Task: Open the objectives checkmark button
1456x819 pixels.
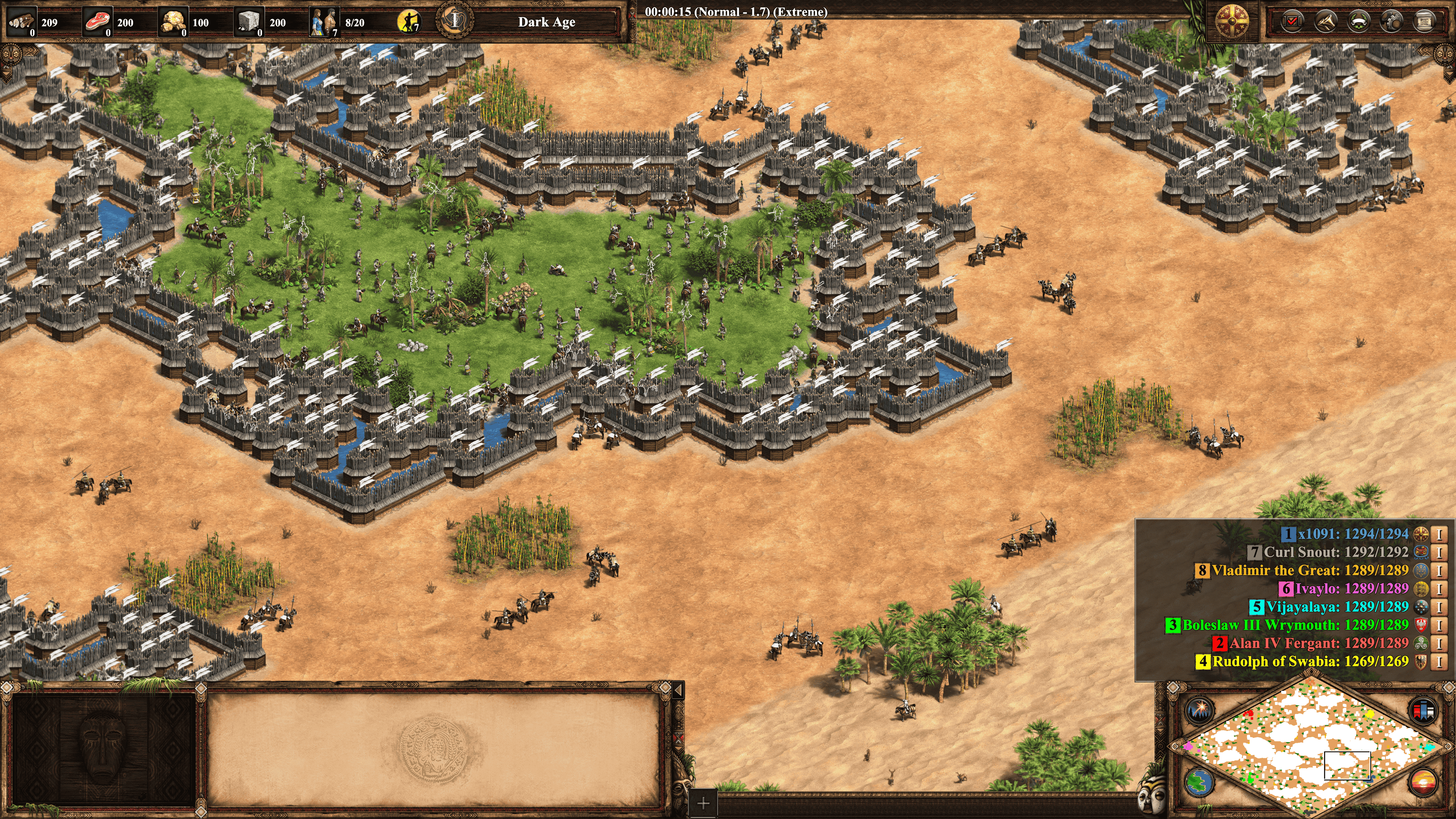Action: coord(1292,22)
